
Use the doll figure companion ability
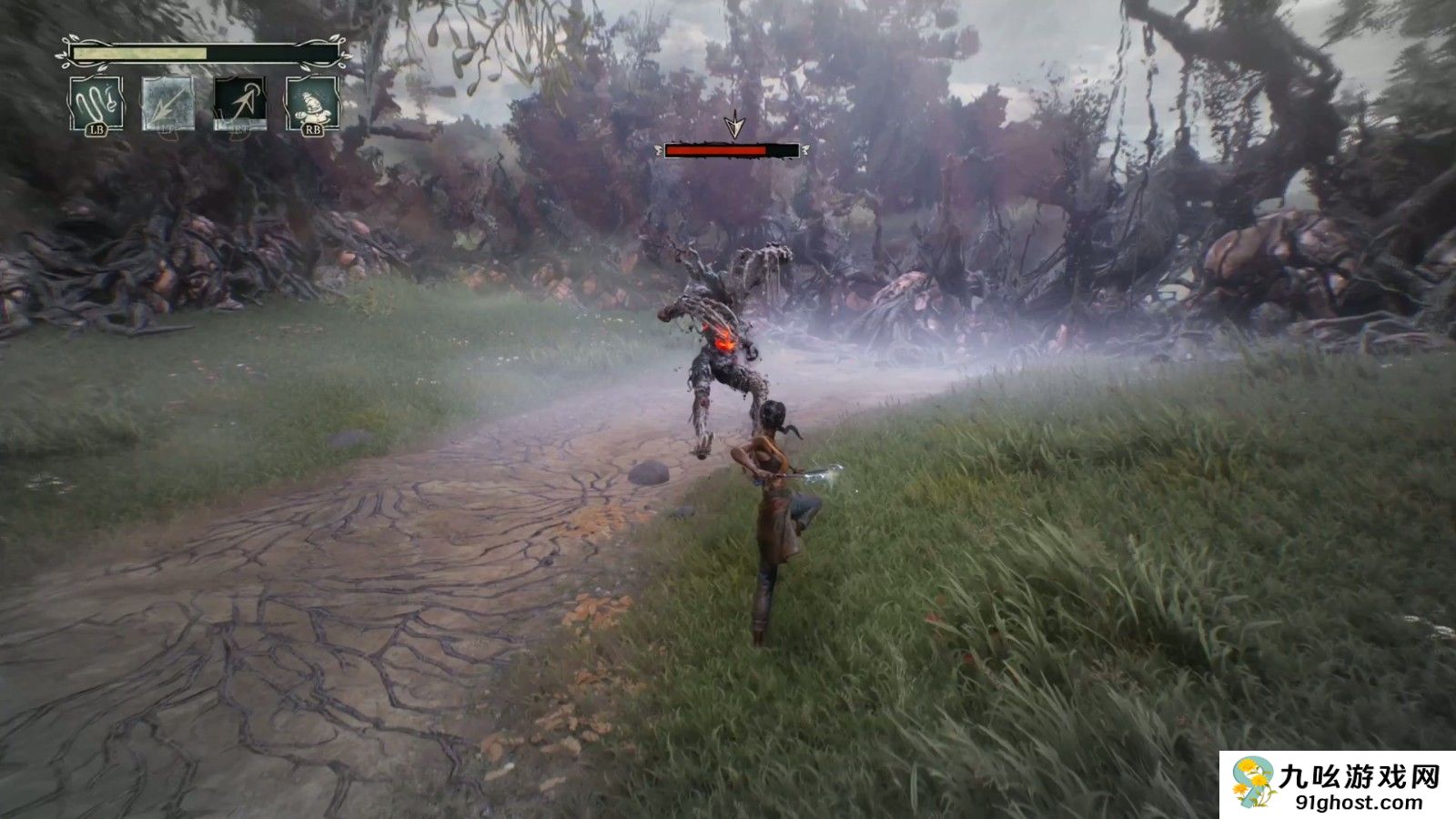[x=312, y=103]
